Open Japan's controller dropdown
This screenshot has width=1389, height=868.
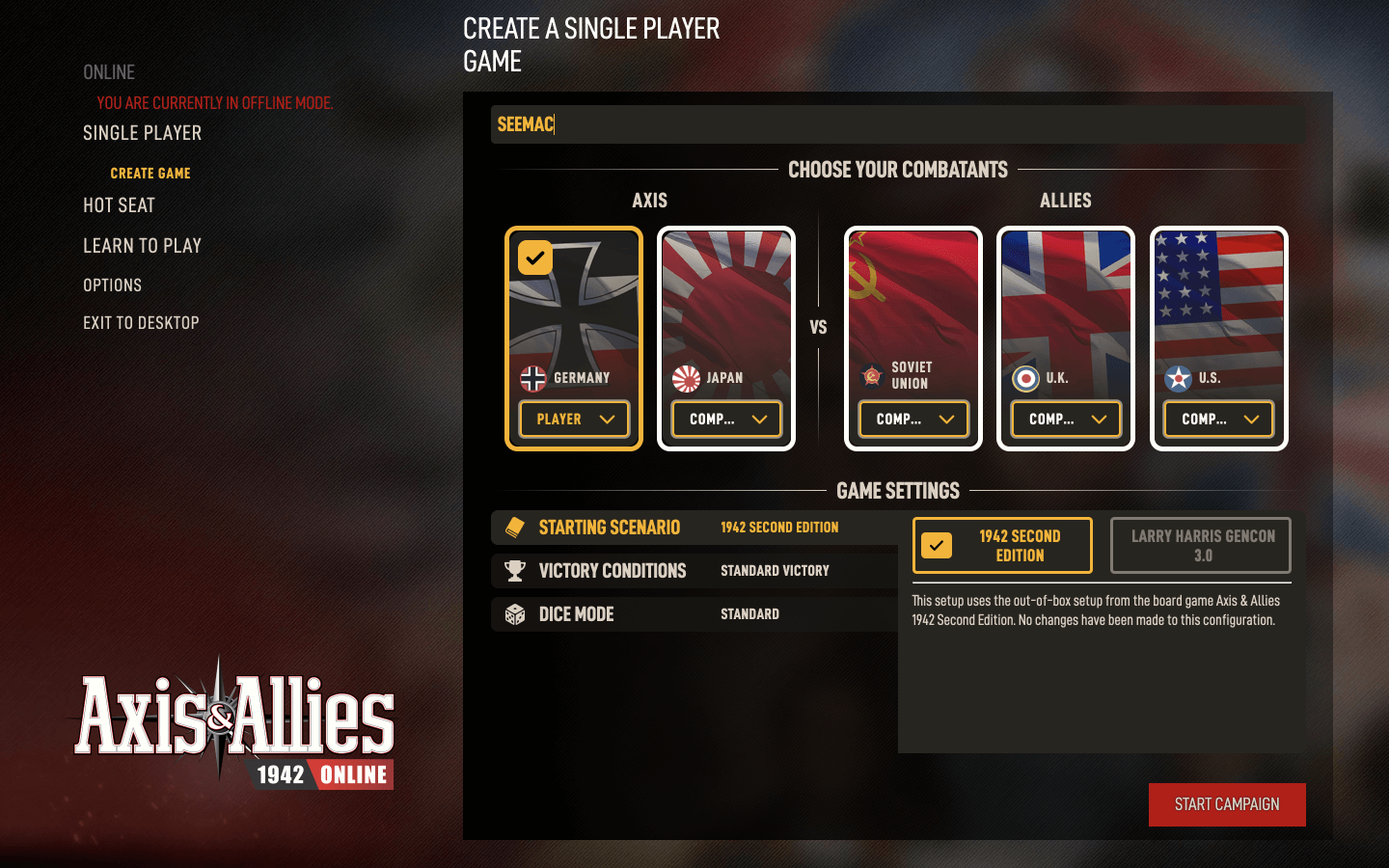pyautogui.click(x=726, y=420)
